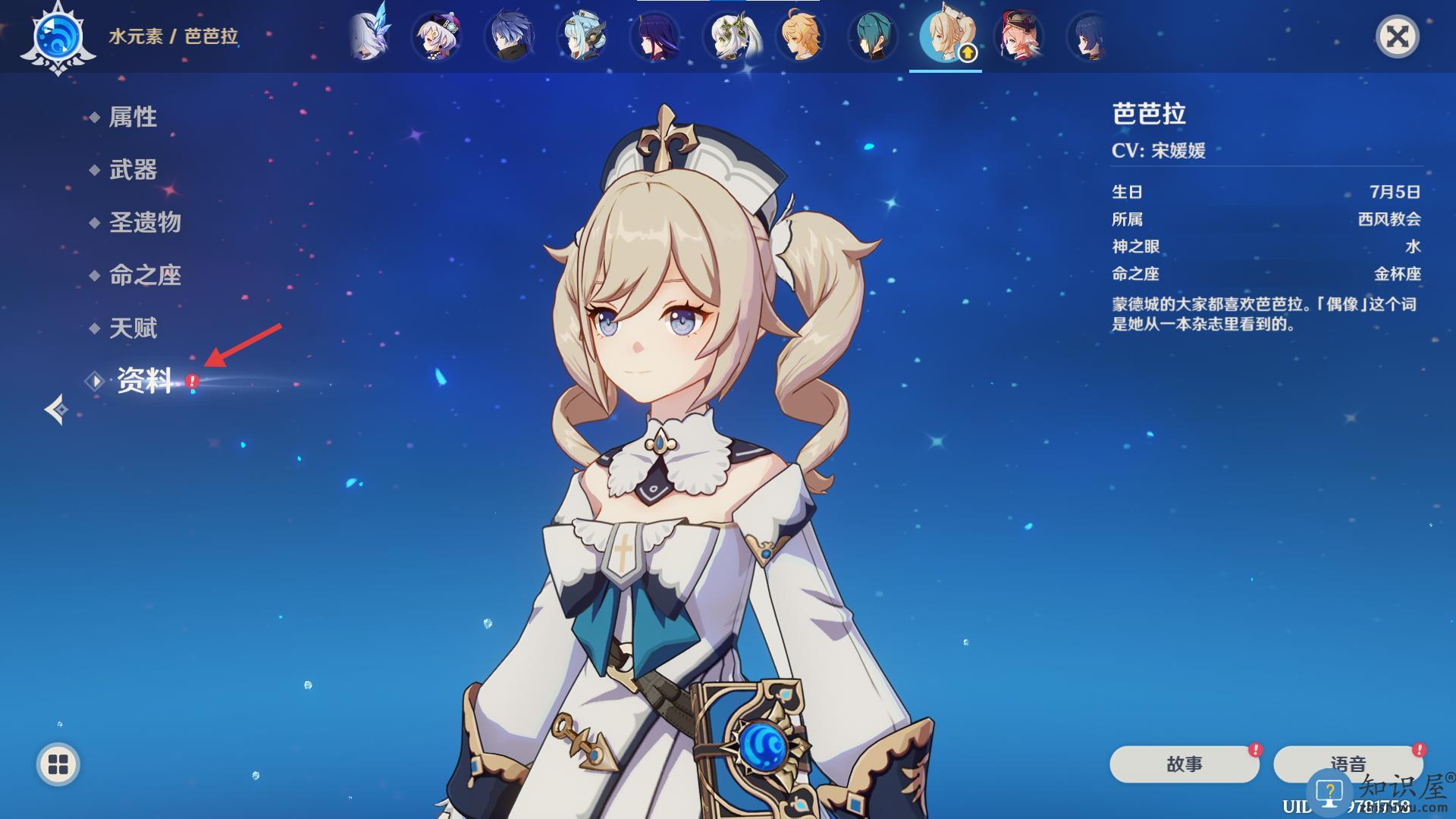
Task: Close the character screen
Action: (x=1397, y=36)
